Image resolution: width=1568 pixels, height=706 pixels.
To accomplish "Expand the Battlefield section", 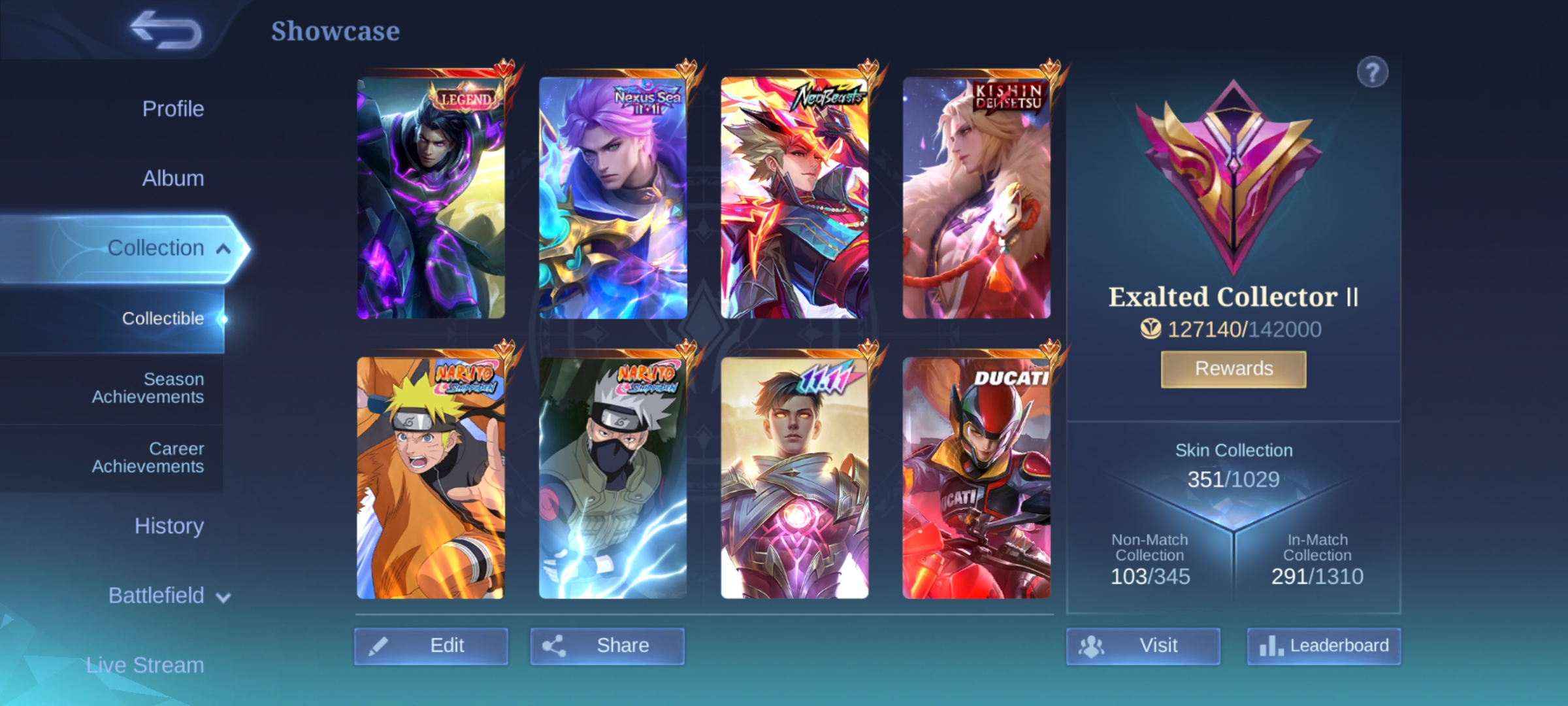I will pos(157,596).
